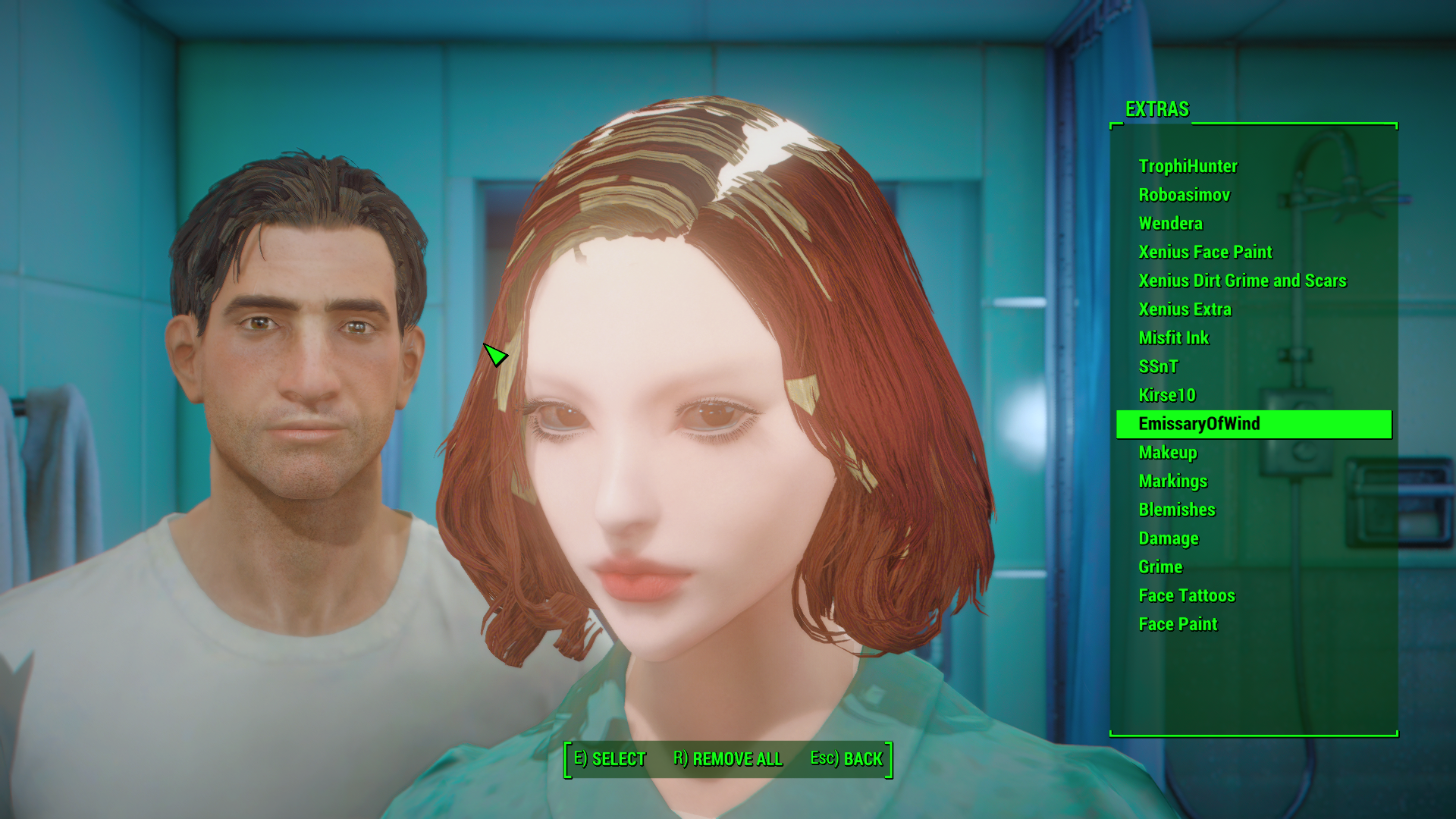
Task: Select the TrophiHunter extras entry
Action: [x=1187, y=166]
